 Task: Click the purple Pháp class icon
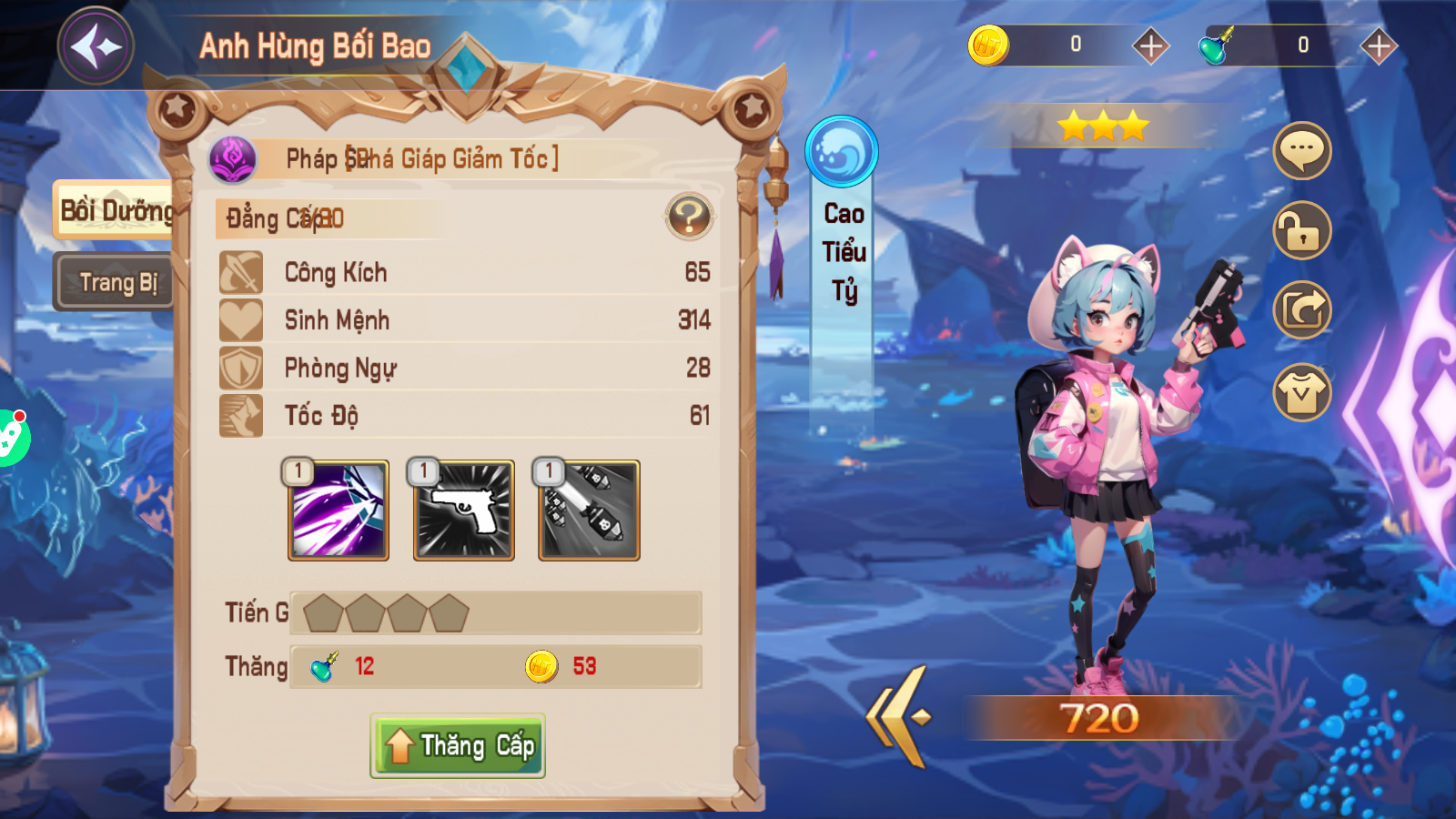tap(233, 159)
